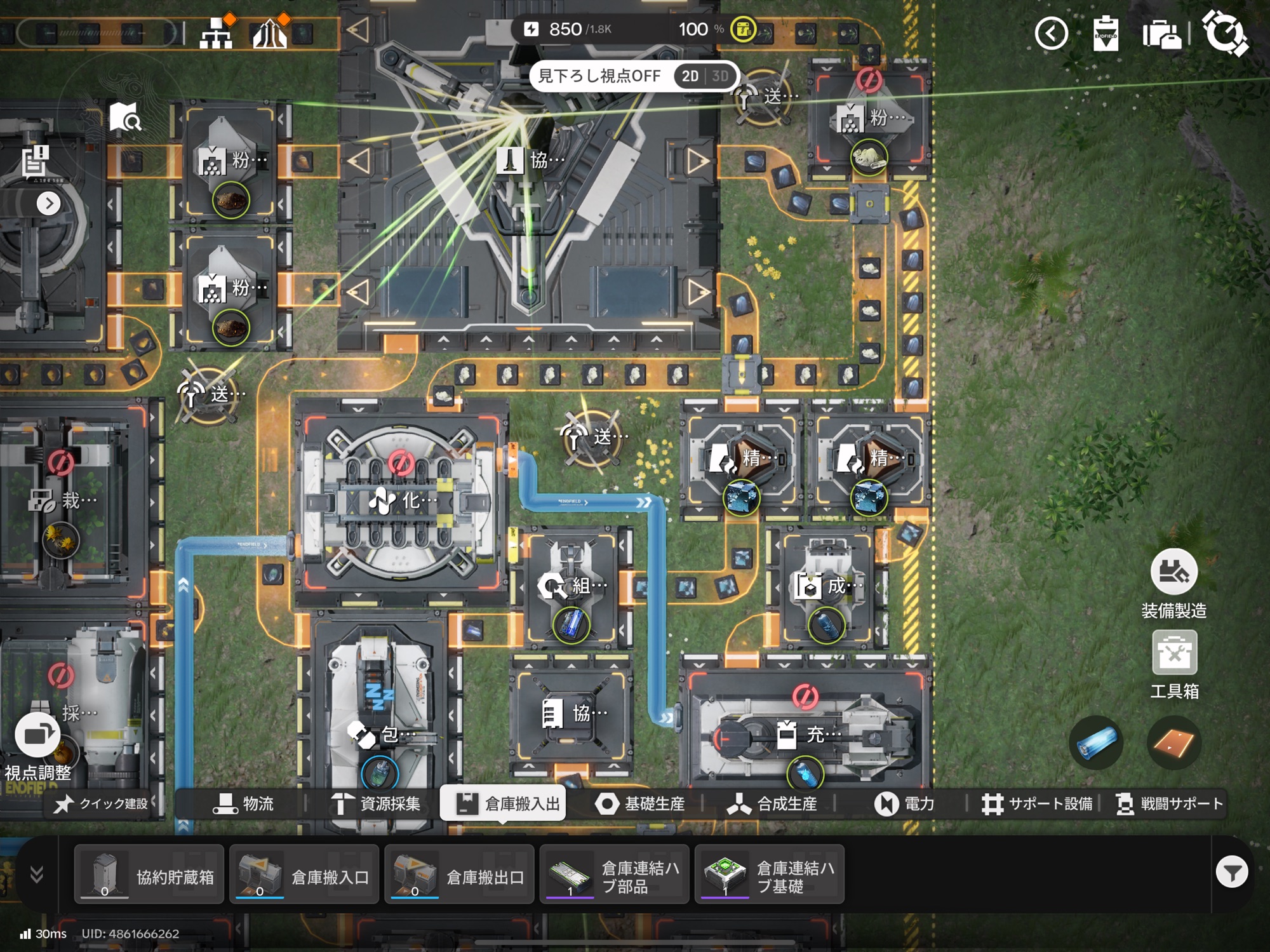
Task: Show the サポート設備 support facilities tab
Action: [x=1038, y=804]
